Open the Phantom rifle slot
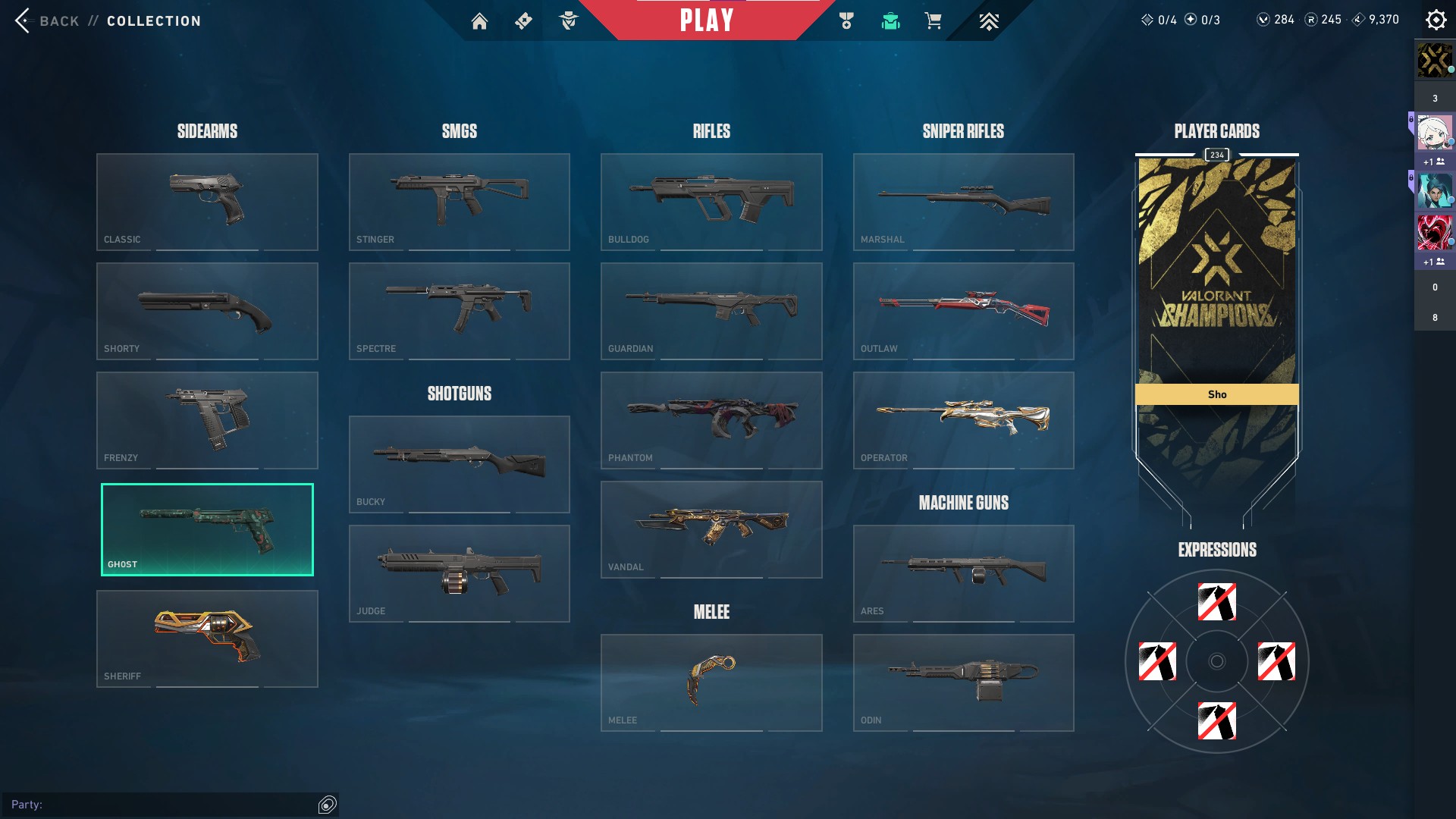The image size is (1456, 819). coord(711,420)
